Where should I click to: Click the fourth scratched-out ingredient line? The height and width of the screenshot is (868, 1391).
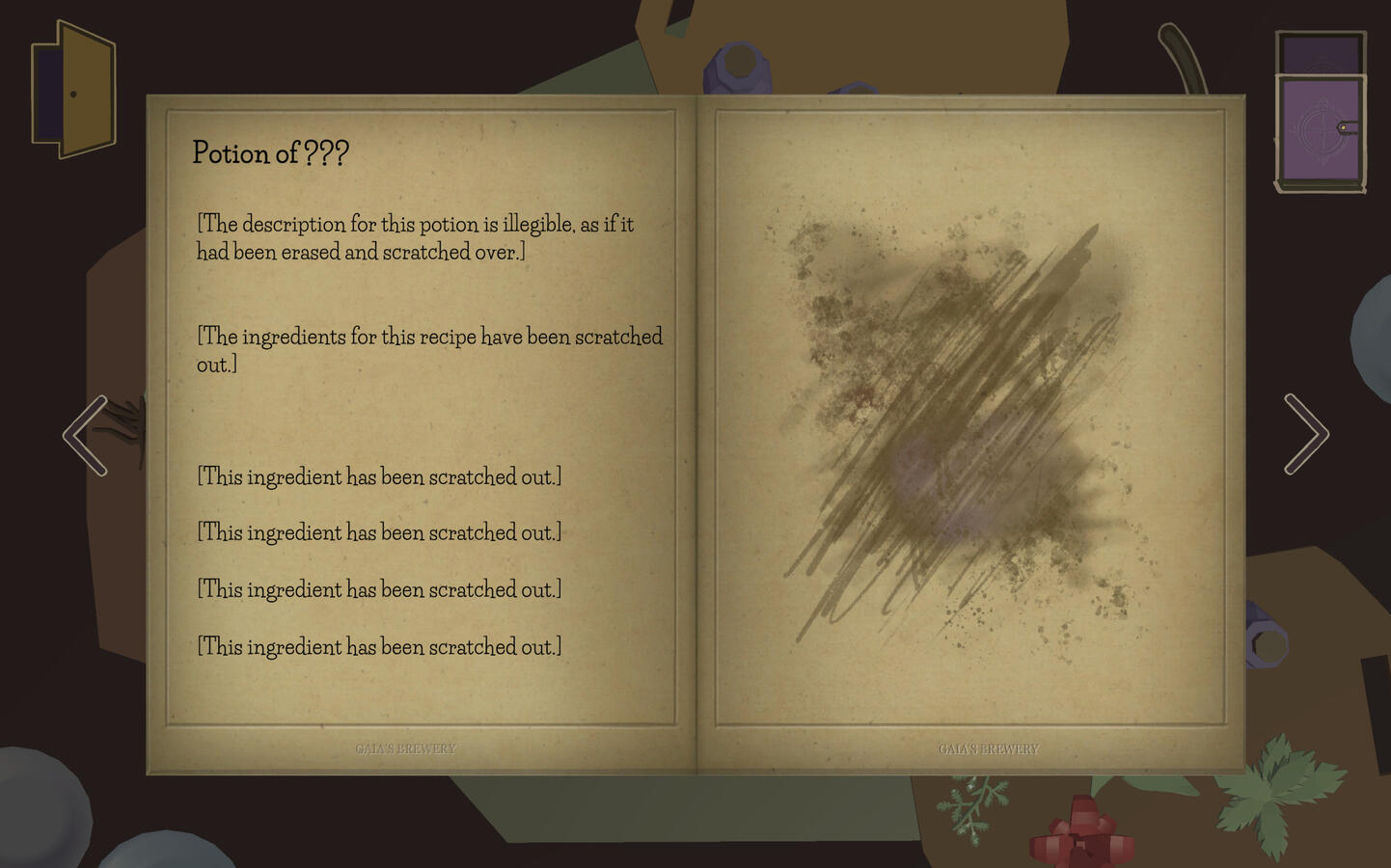[x=378, y=647]
